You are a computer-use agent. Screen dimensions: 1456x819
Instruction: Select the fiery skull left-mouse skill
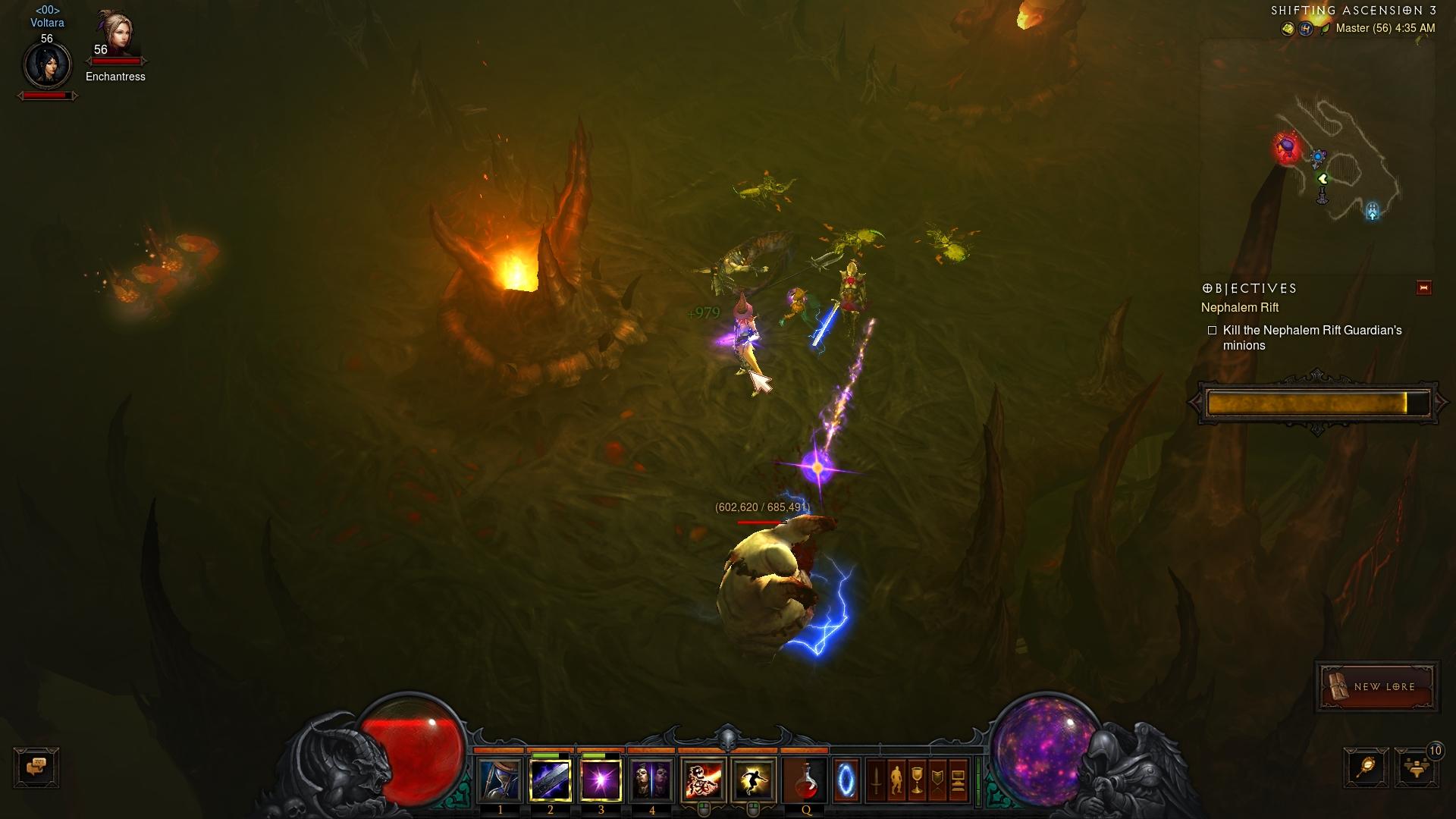point(704,780)
